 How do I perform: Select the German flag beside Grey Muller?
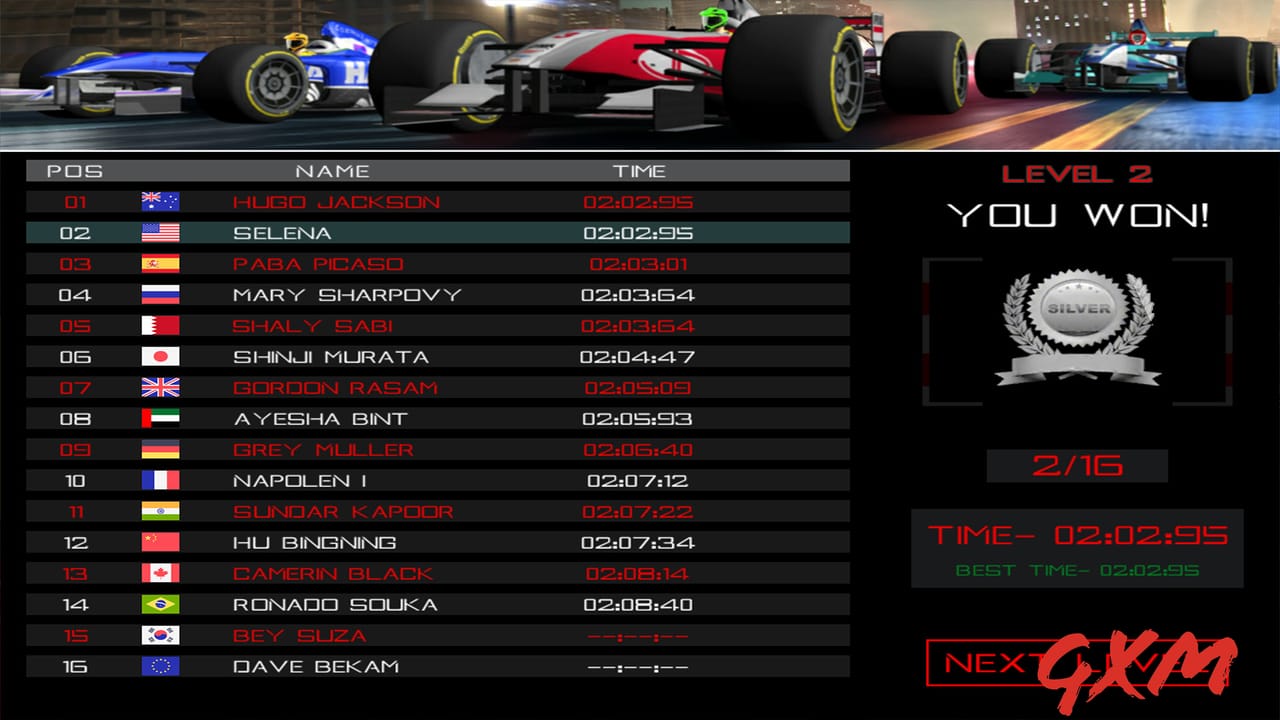(x=160, y=449)
